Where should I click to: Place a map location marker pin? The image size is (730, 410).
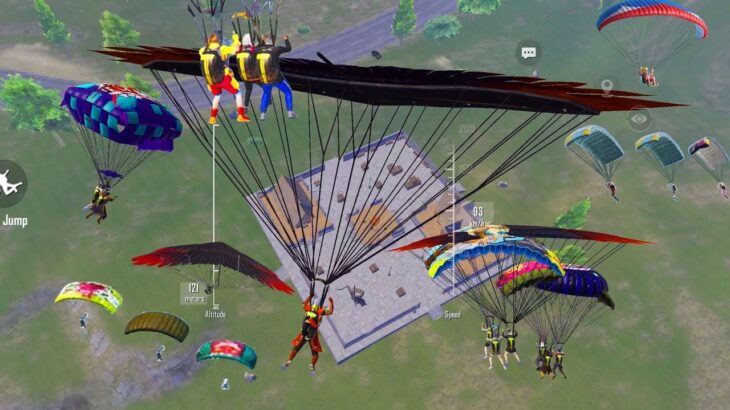(x=606, y=87)
